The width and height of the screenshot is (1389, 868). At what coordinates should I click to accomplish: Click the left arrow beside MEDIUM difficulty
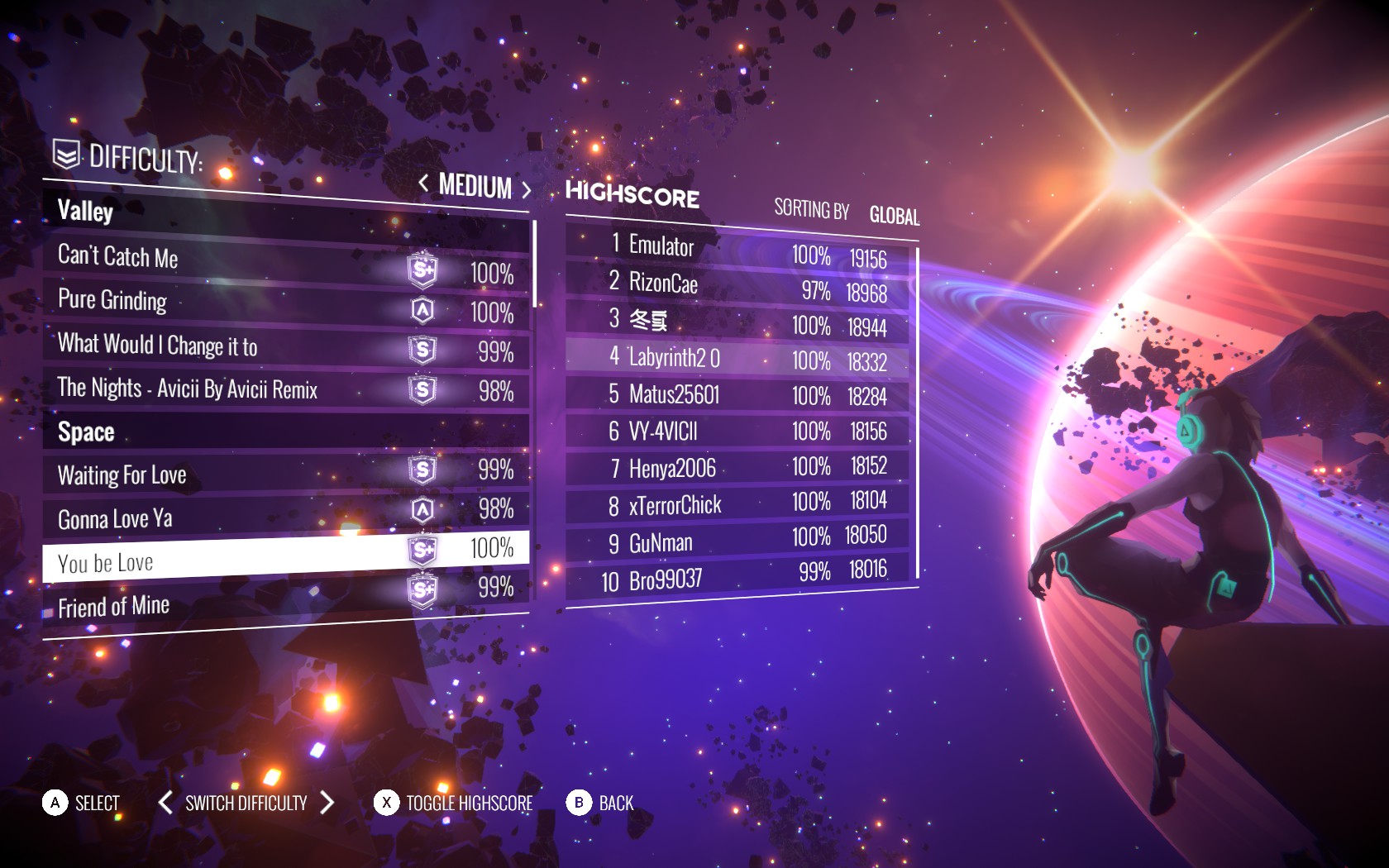click(423, 183)
